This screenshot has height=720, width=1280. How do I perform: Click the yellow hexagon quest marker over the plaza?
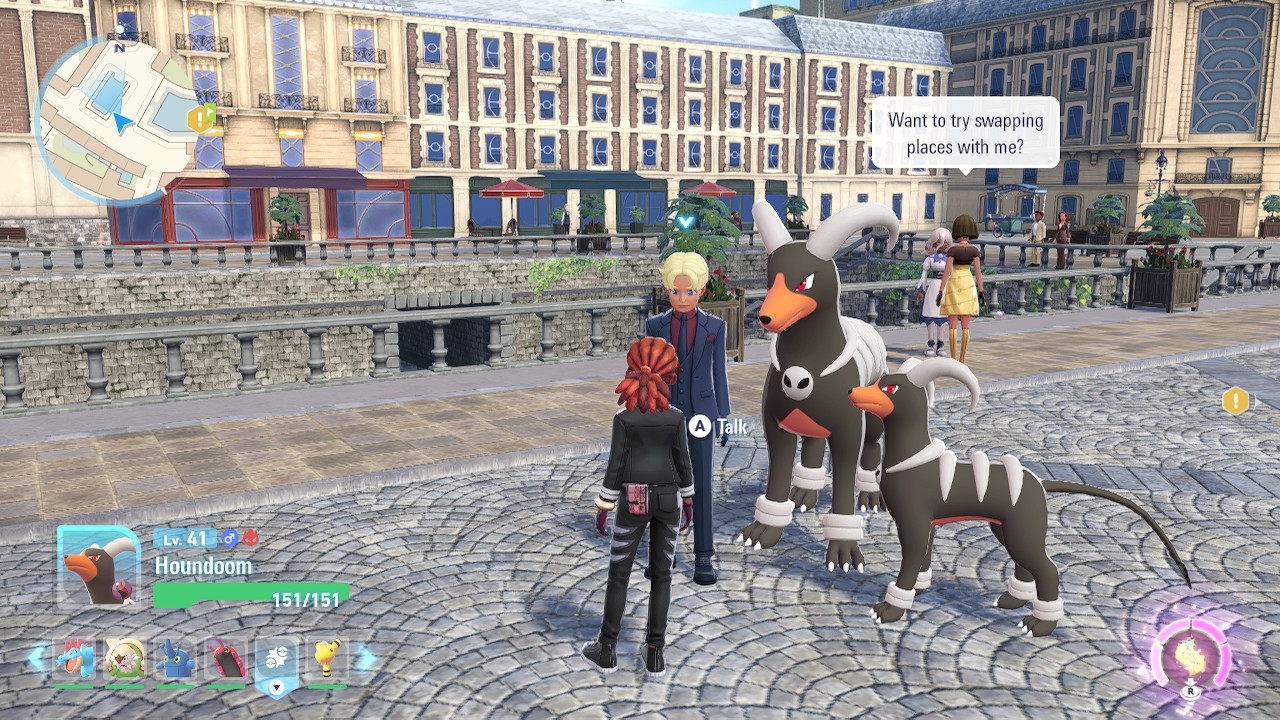[1236, 402]
